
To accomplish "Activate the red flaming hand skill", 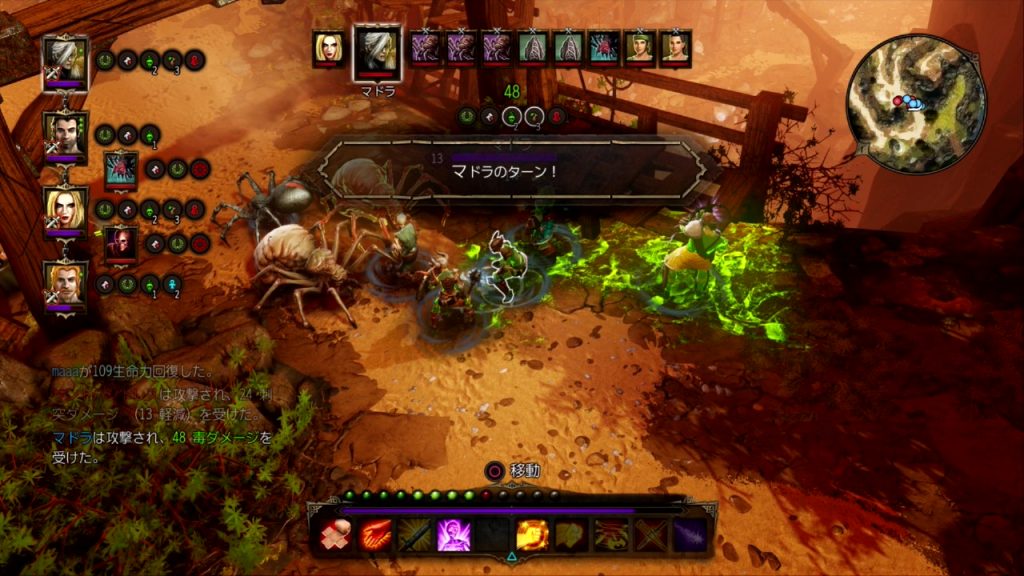I will [x=375, y=536].
